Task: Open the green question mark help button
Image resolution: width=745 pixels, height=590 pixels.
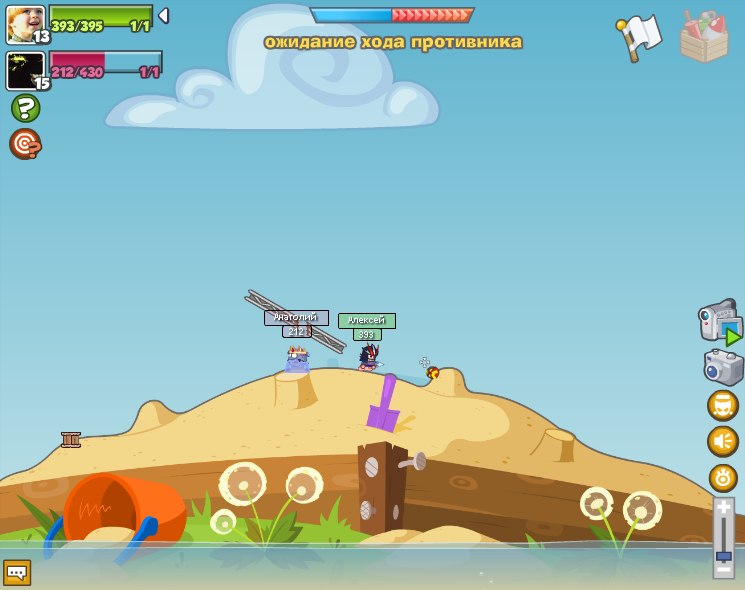Action: pos(25,108)
